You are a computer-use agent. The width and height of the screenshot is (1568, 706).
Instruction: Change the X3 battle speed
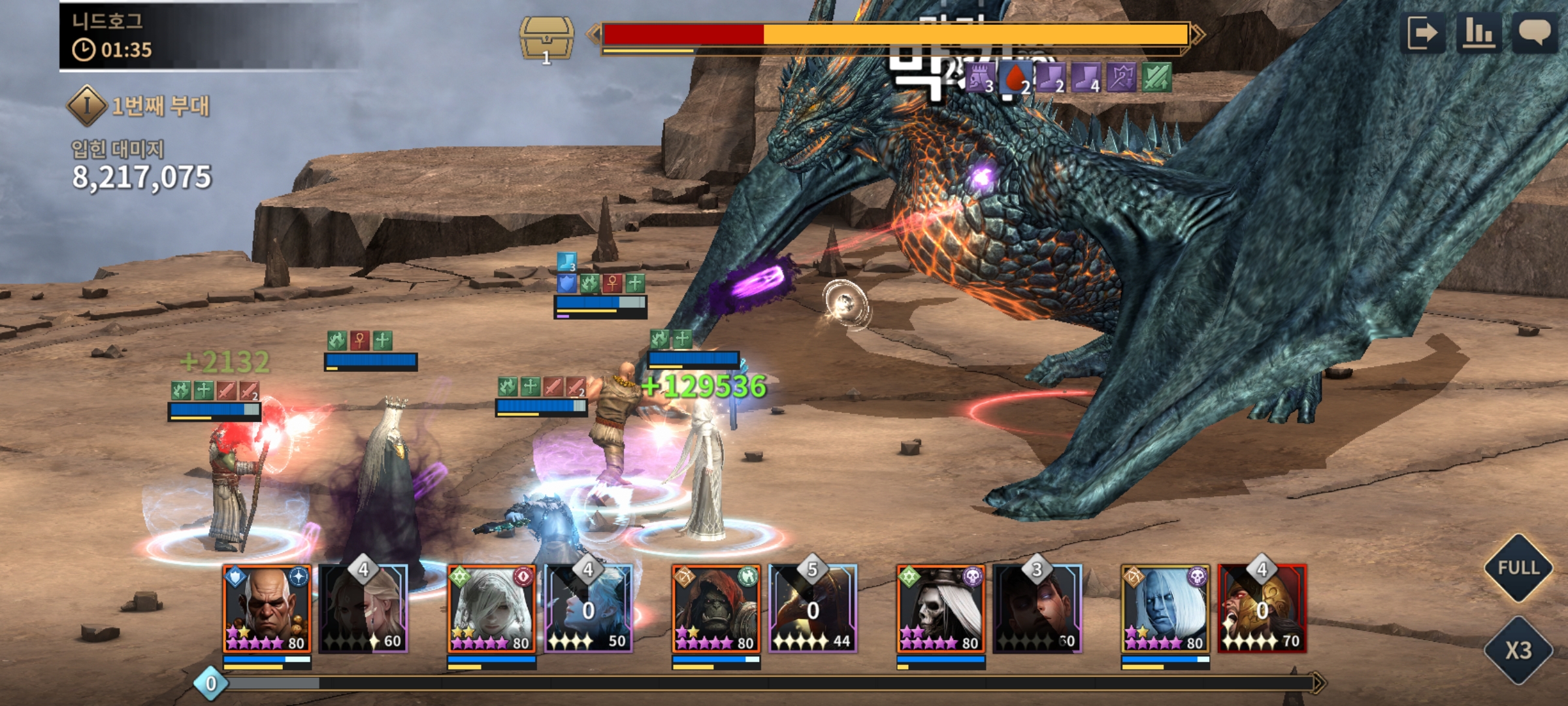point(1518,650)
